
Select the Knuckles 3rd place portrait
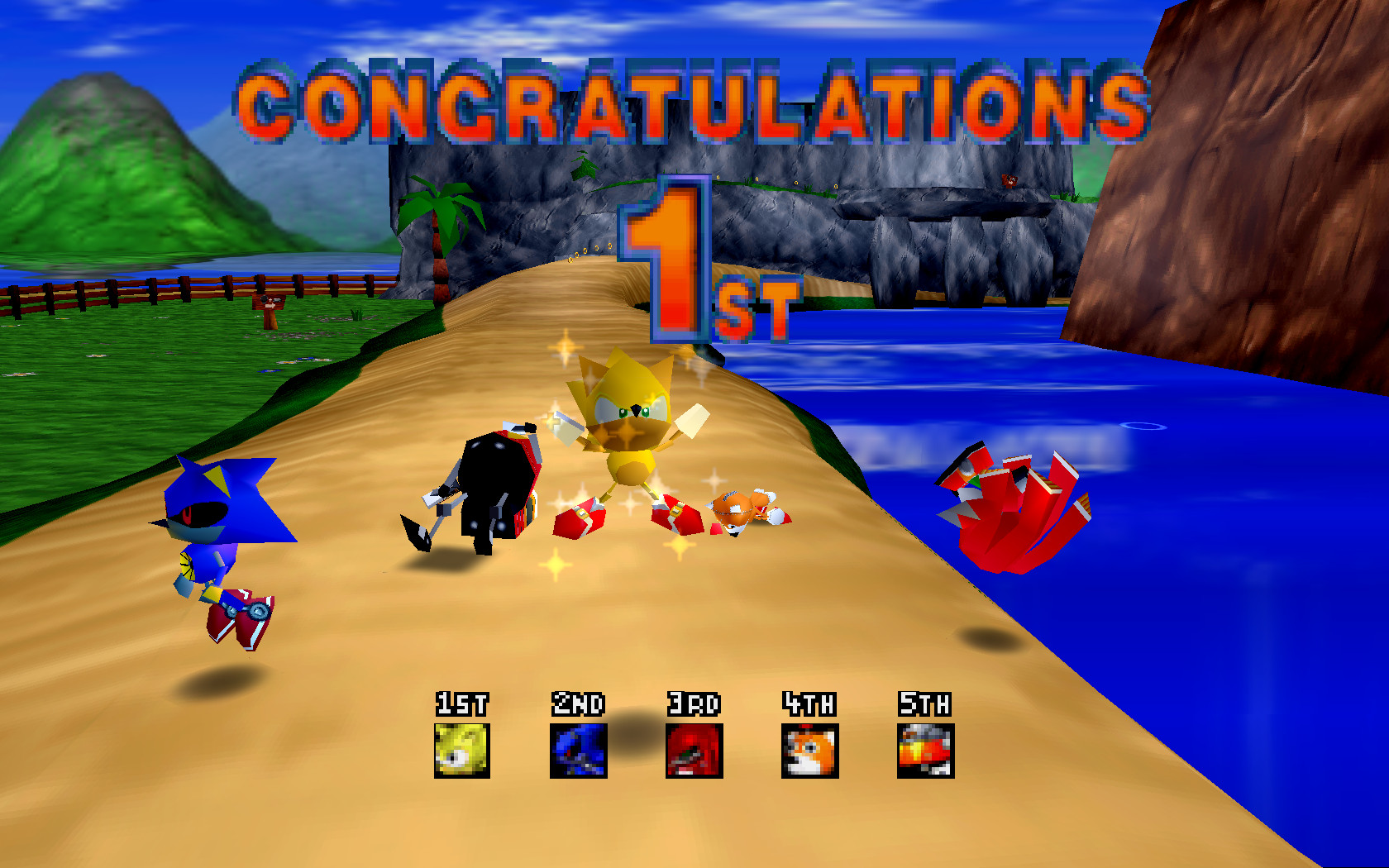pyautogui.click(x=694, y=751)
